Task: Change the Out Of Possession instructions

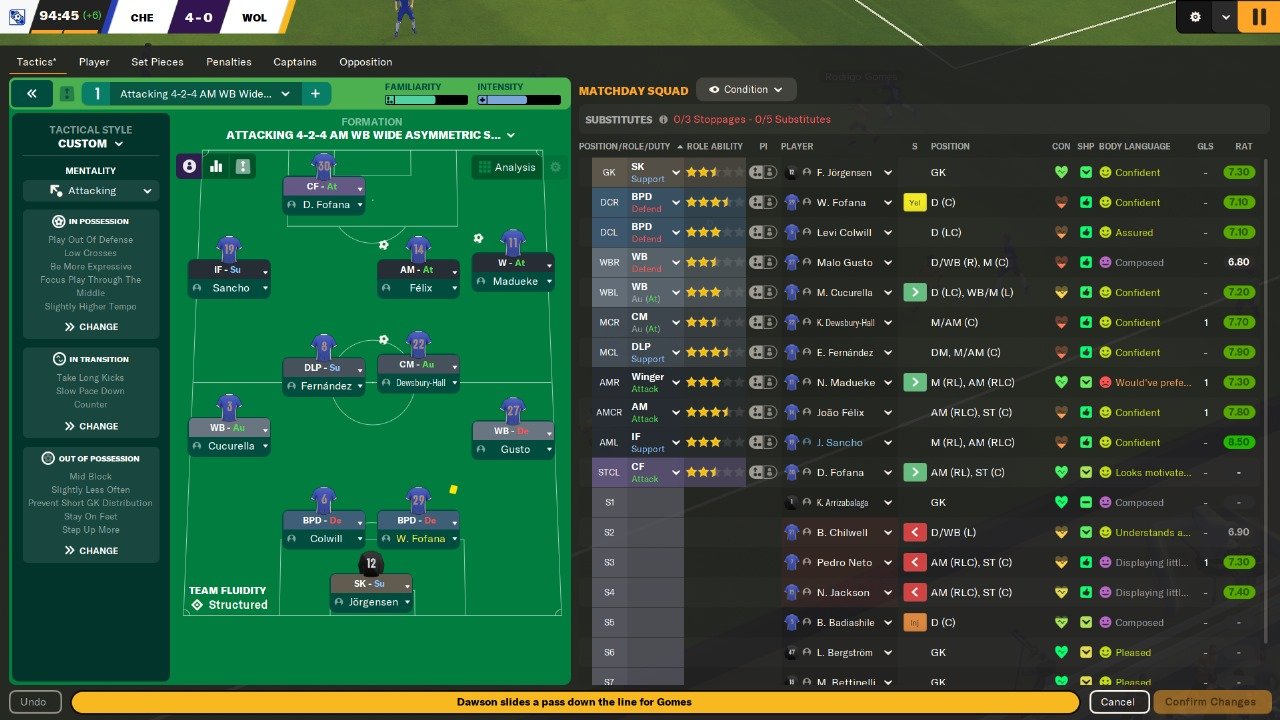Action: point(91,551)
